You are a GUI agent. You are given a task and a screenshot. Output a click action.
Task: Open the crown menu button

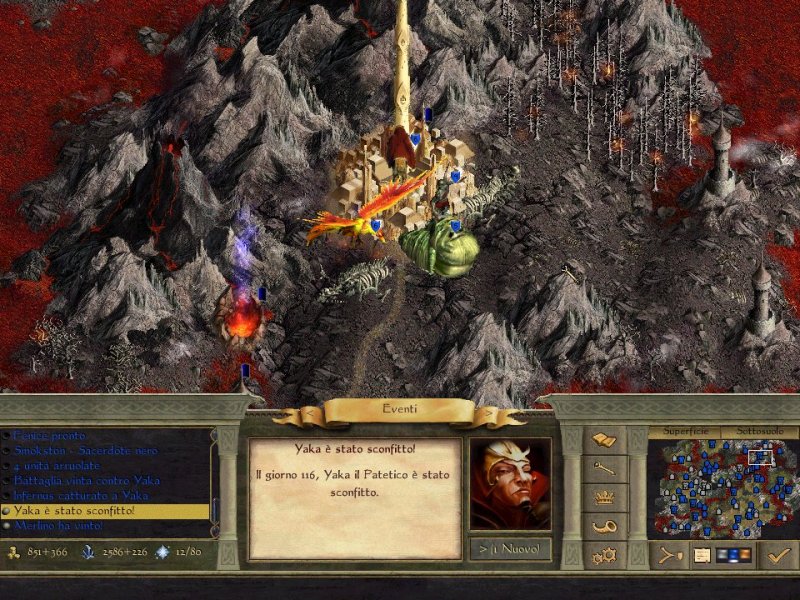604,497
